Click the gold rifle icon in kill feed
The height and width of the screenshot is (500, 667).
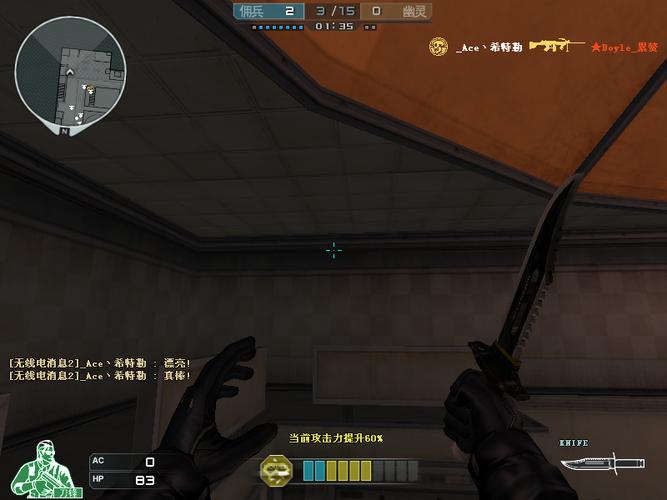click(557, 46)
